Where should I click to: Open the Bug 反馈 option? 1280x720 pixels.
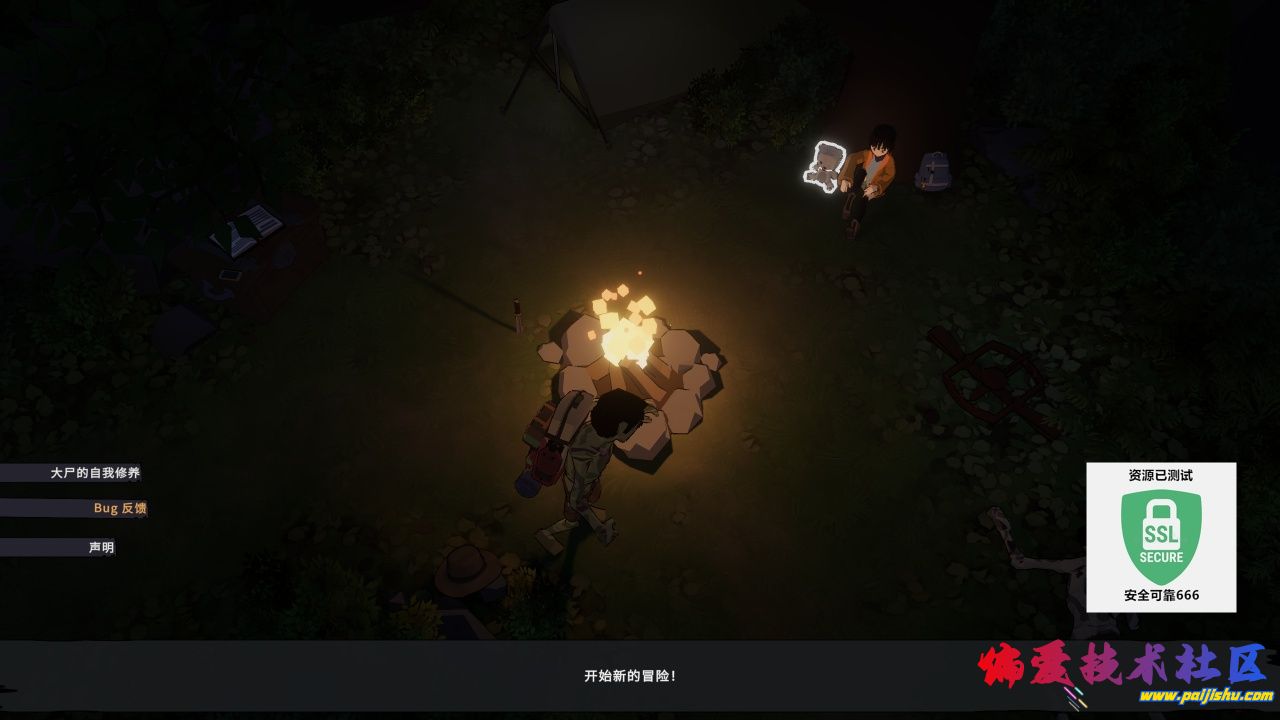pos(120,508)
